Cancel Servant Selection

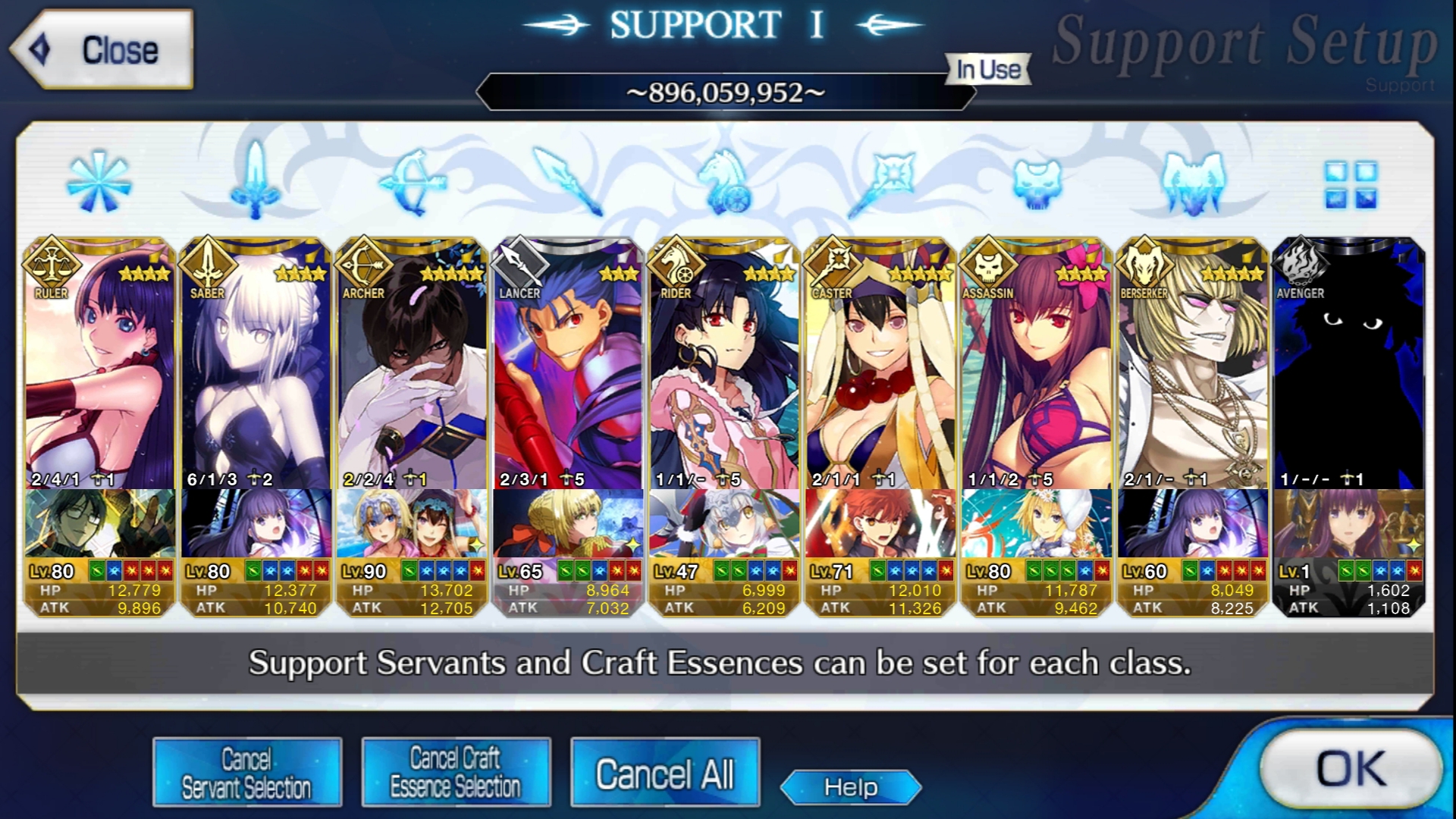246,773
